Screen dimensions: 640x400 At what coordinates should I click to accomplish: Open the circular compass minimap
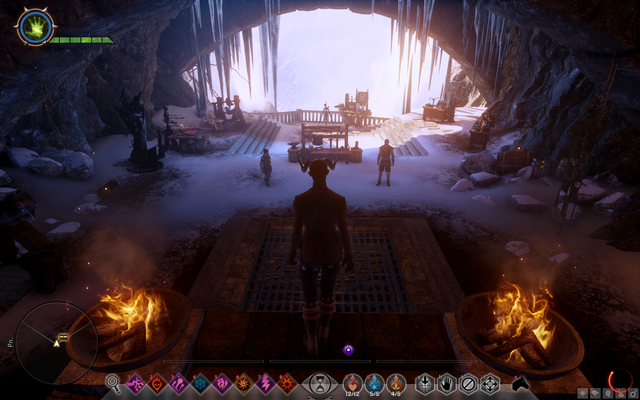point(57,342)
